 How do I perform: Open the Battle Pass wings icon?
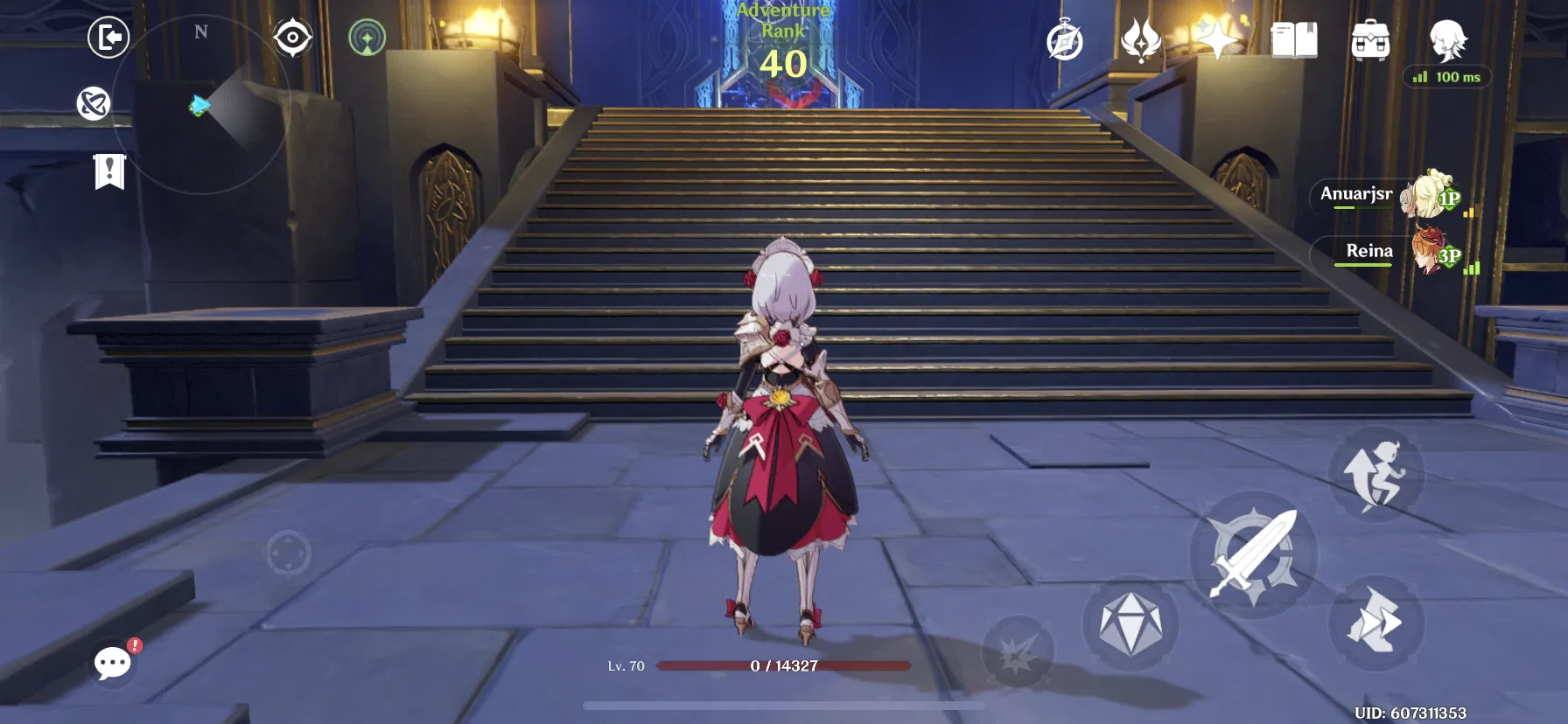coord(1139,39)
